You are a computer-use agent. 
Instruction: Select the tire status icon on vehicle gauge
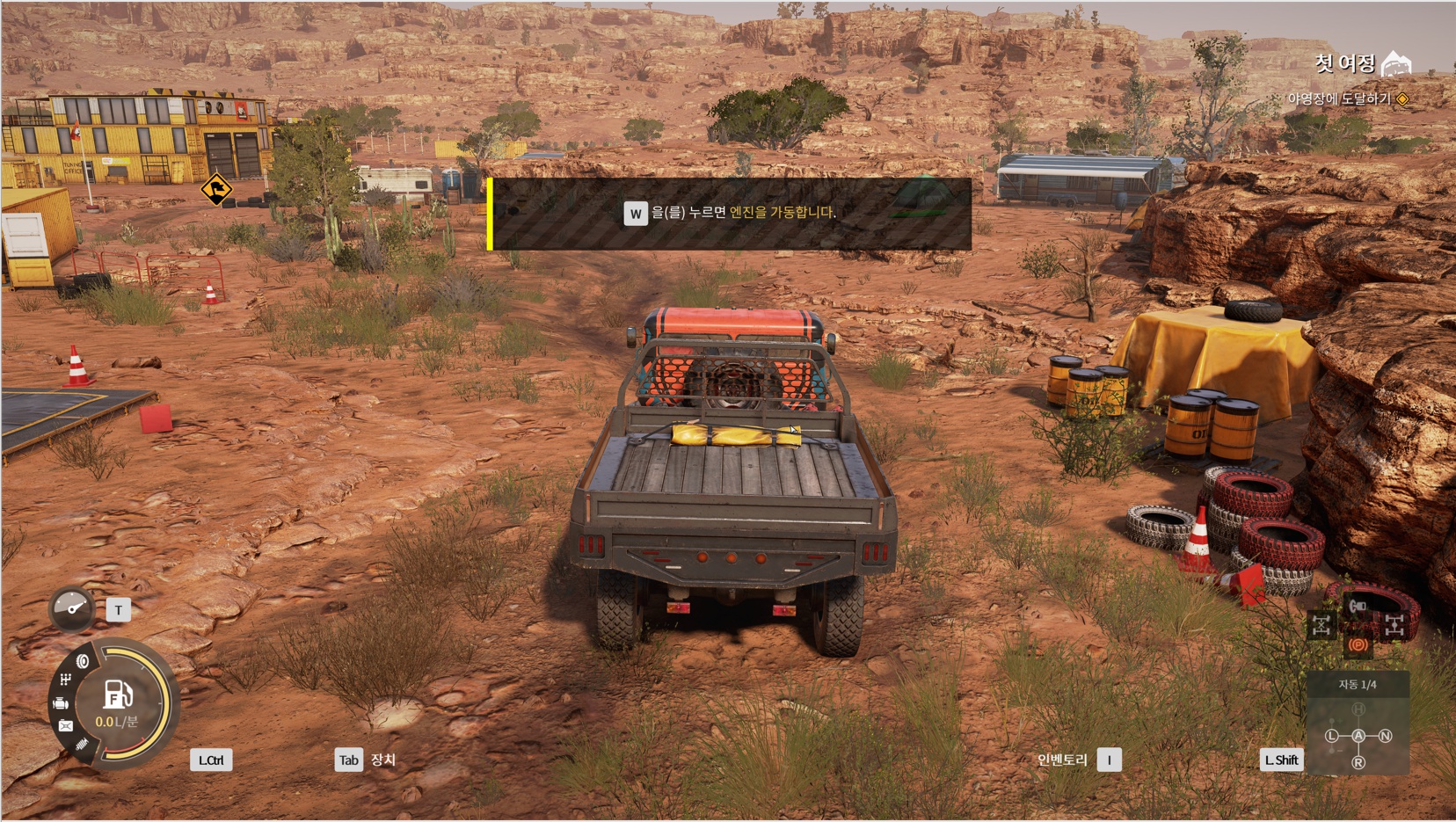coord(83,661)
